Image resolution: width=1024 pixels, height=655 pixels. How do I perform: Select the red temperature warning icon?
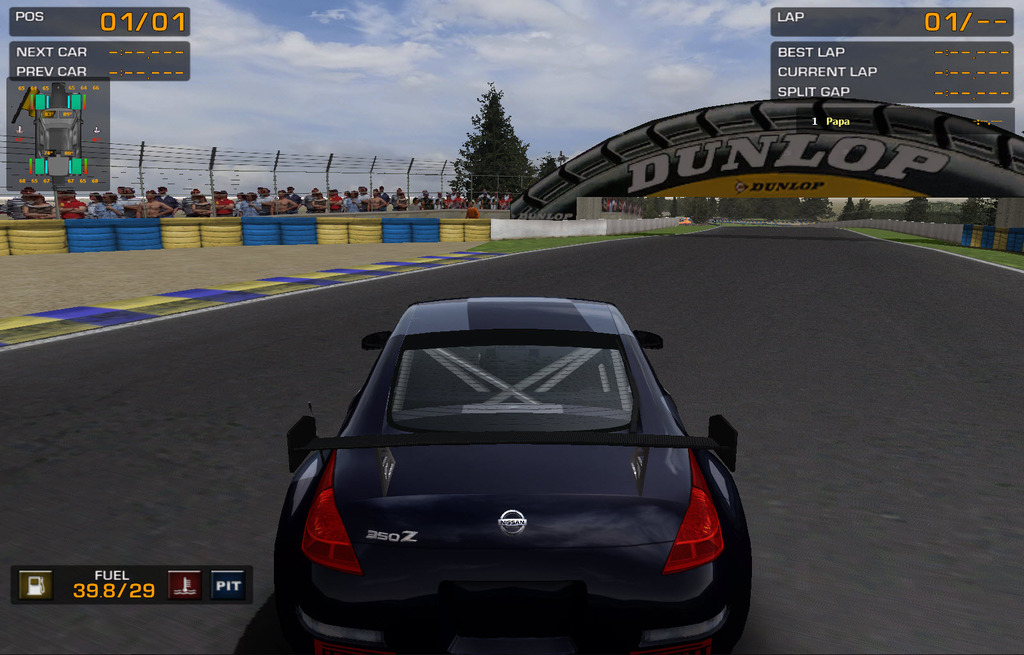pyautogui.click(x=183, y=585)
